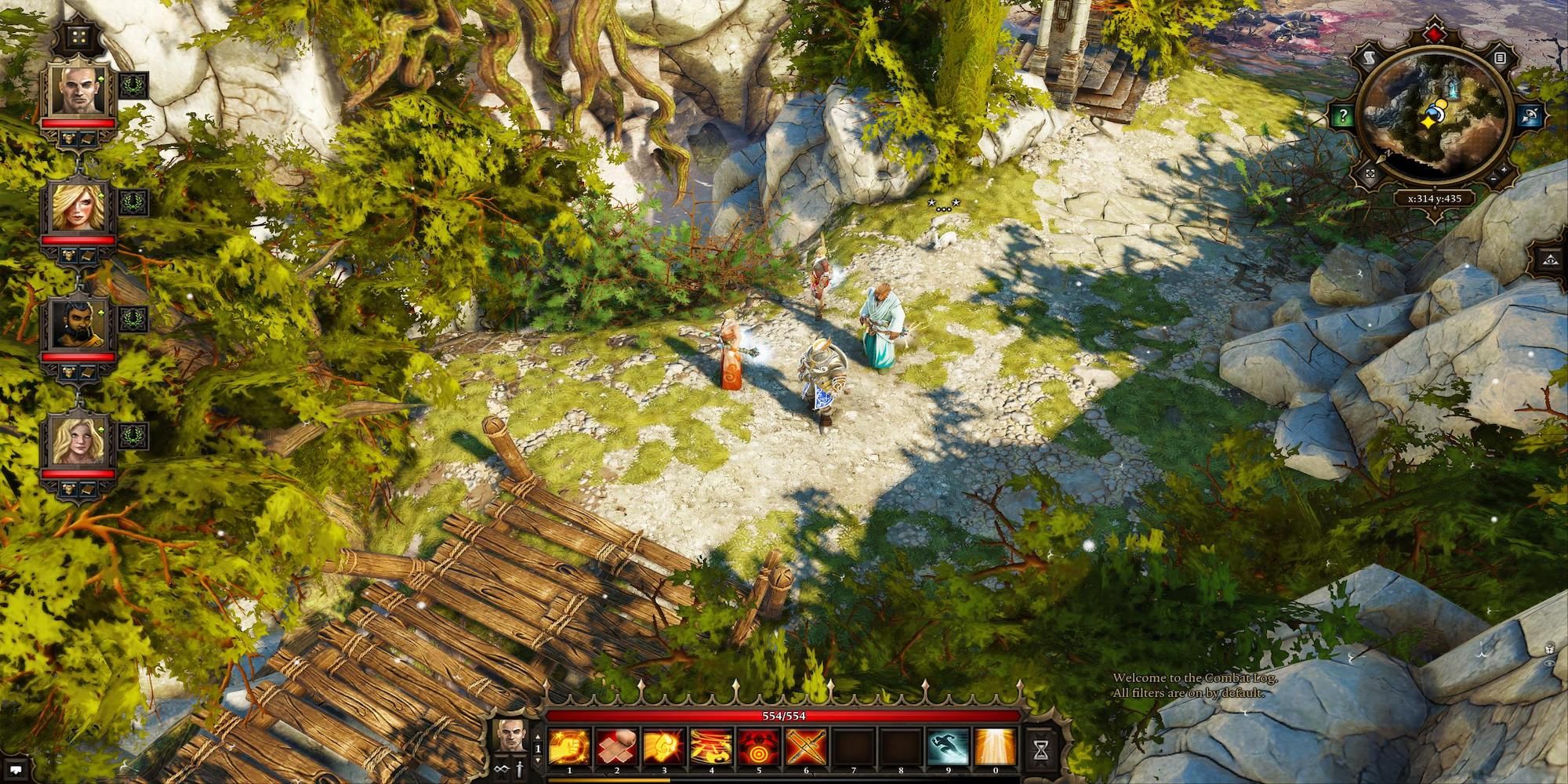Open the quest journal scroll icon on minimap
Viewport: 1568px width, 784px height.
(x=1370, y=58)
